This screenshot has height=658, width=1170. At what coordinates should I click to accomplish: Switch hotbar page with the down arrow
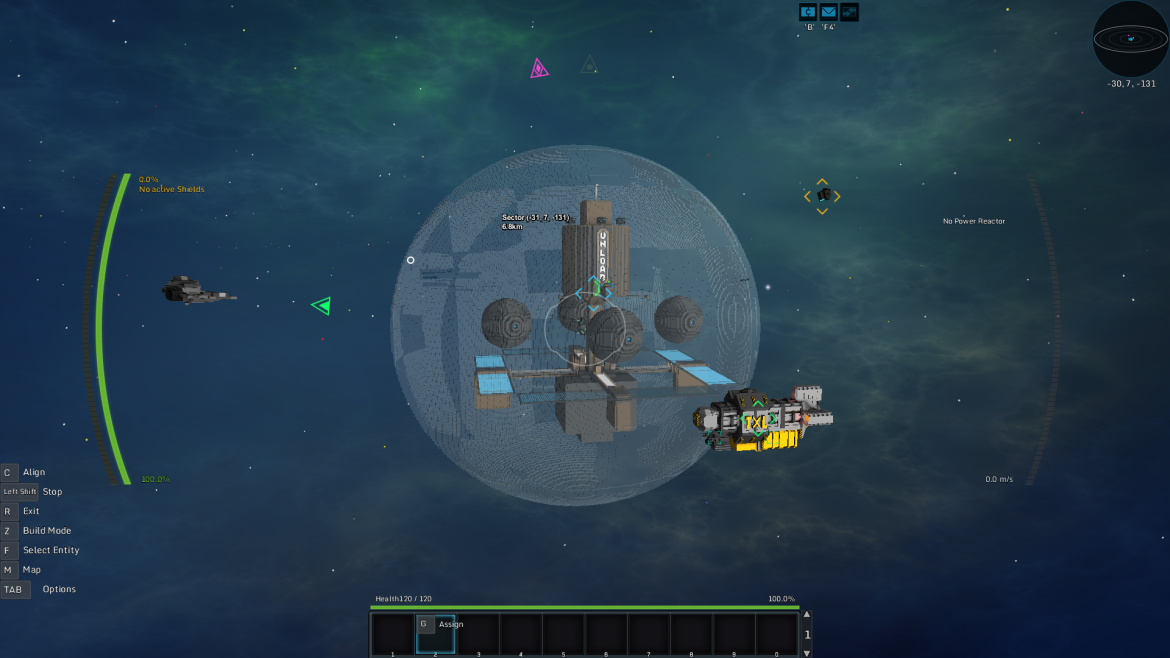807,652
